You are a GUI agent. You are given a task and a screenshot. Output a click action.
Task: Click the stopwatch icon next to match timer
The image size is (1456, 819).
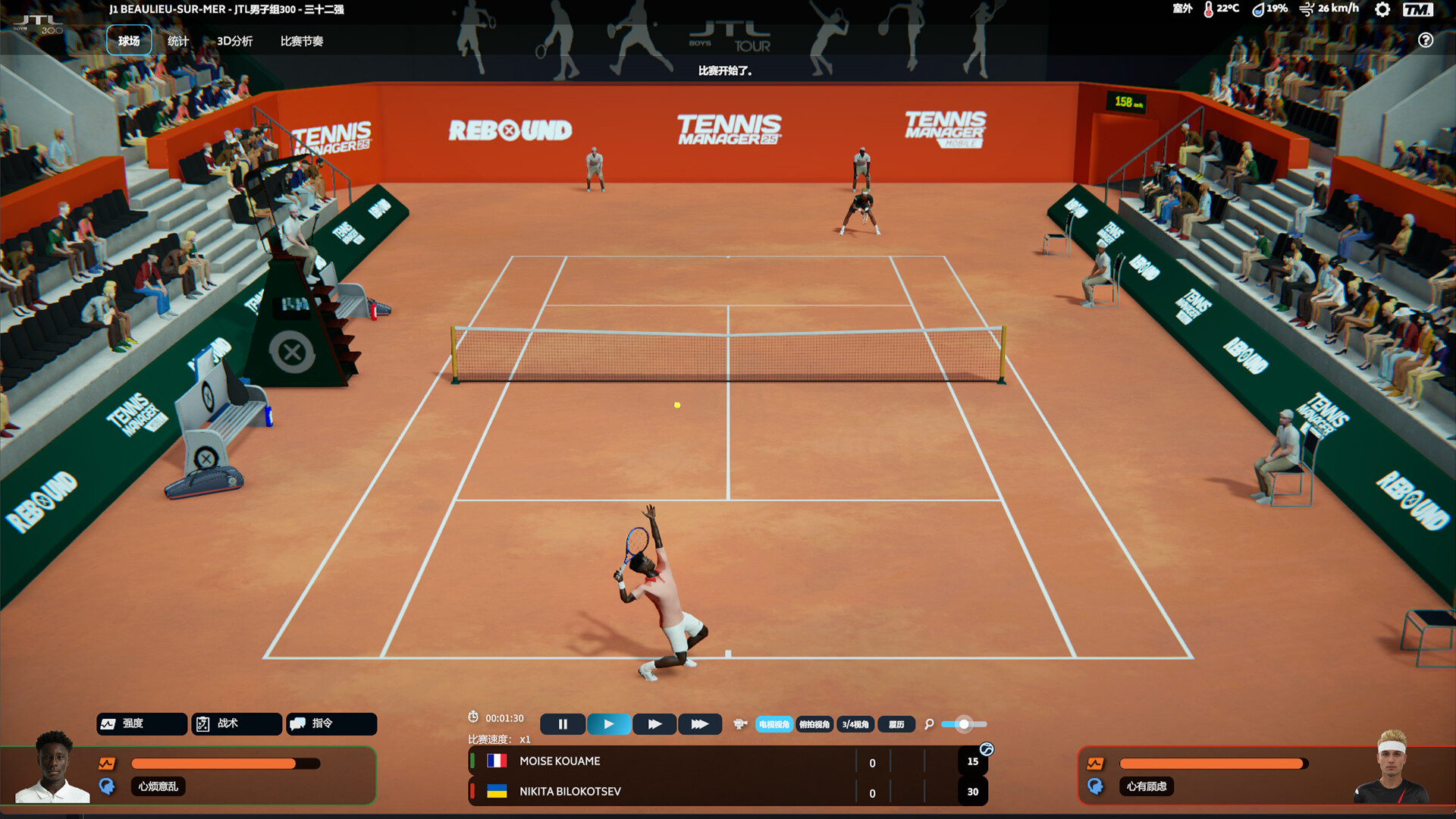pos(475,717)
